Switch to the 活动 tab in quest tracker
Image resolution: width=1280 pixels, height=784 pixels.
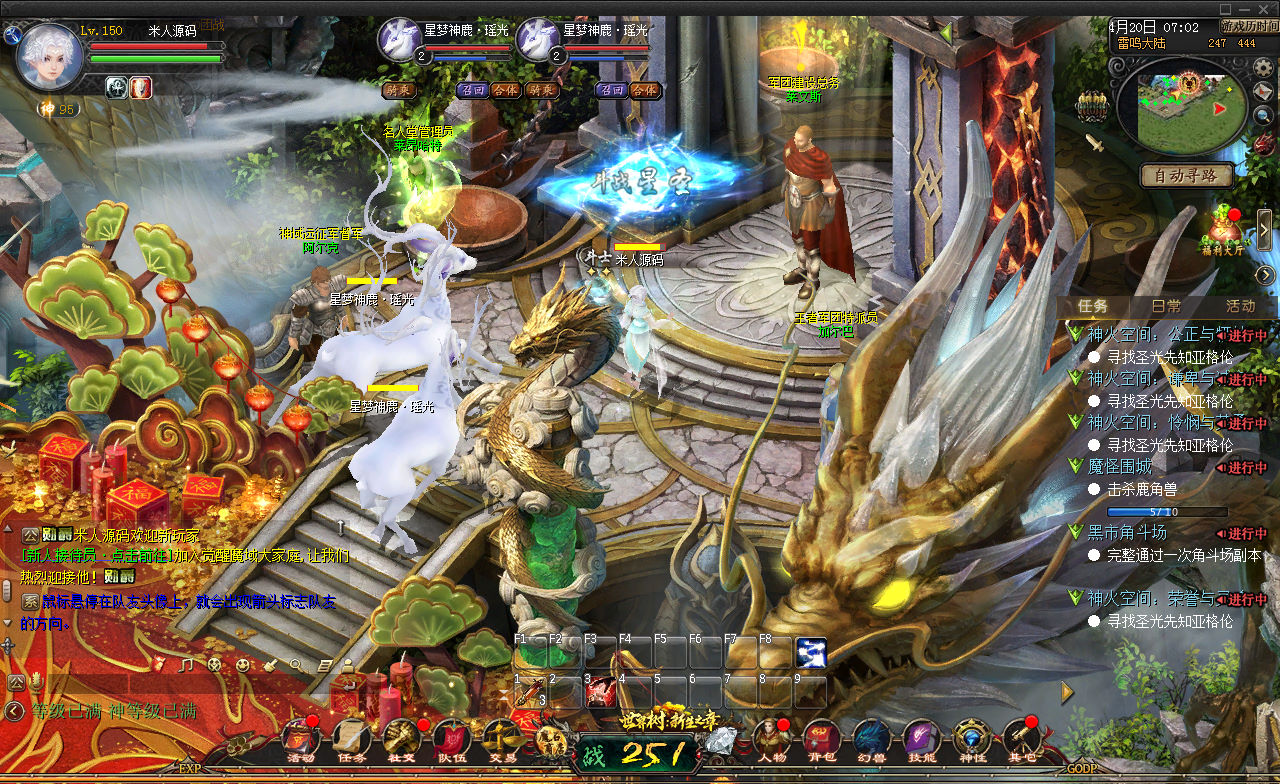pos(1240,306)
